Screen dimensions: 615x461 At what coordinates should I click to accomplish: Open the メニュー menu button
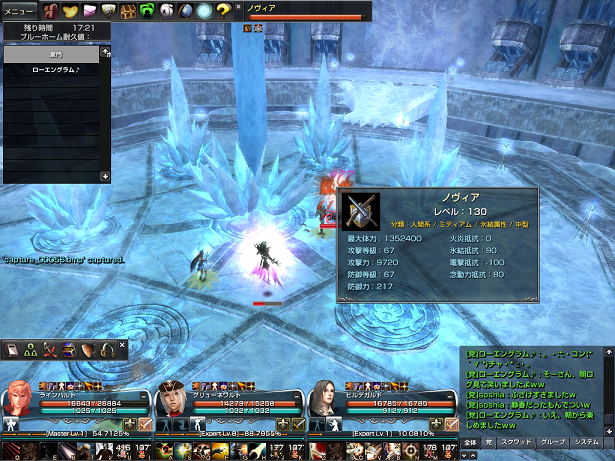click(x=19, y=10)
